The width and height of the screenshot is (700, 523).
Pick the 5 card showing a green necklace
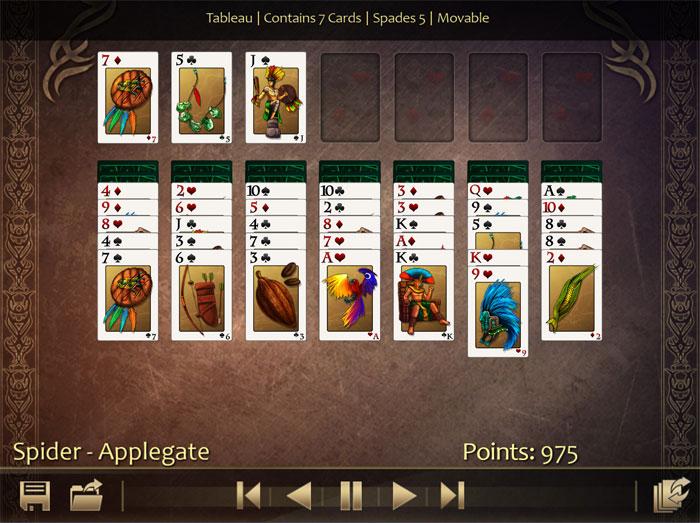[x=202, y=98]
